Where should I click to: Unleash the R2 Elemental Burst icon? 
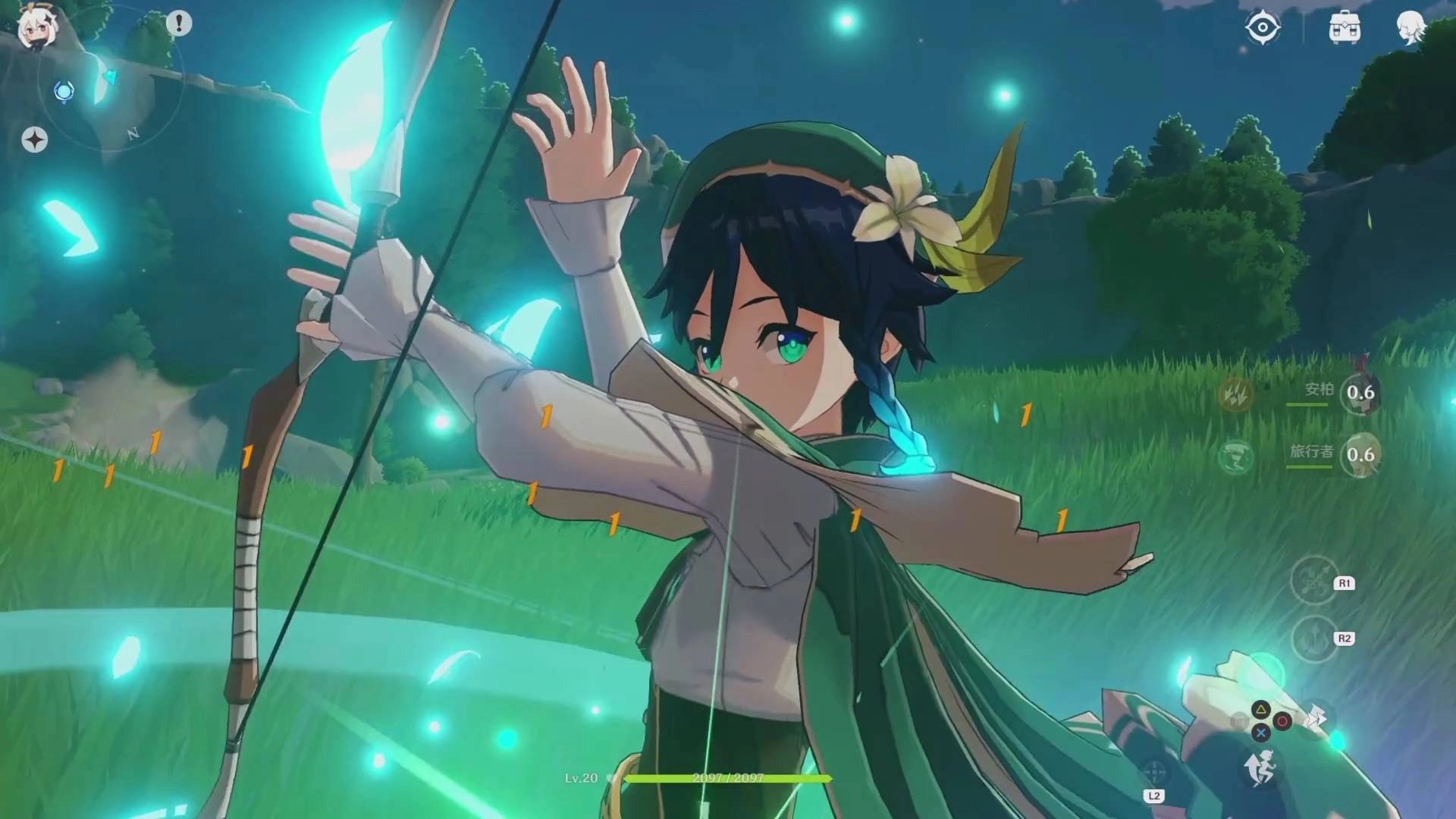coord(1315,639)
